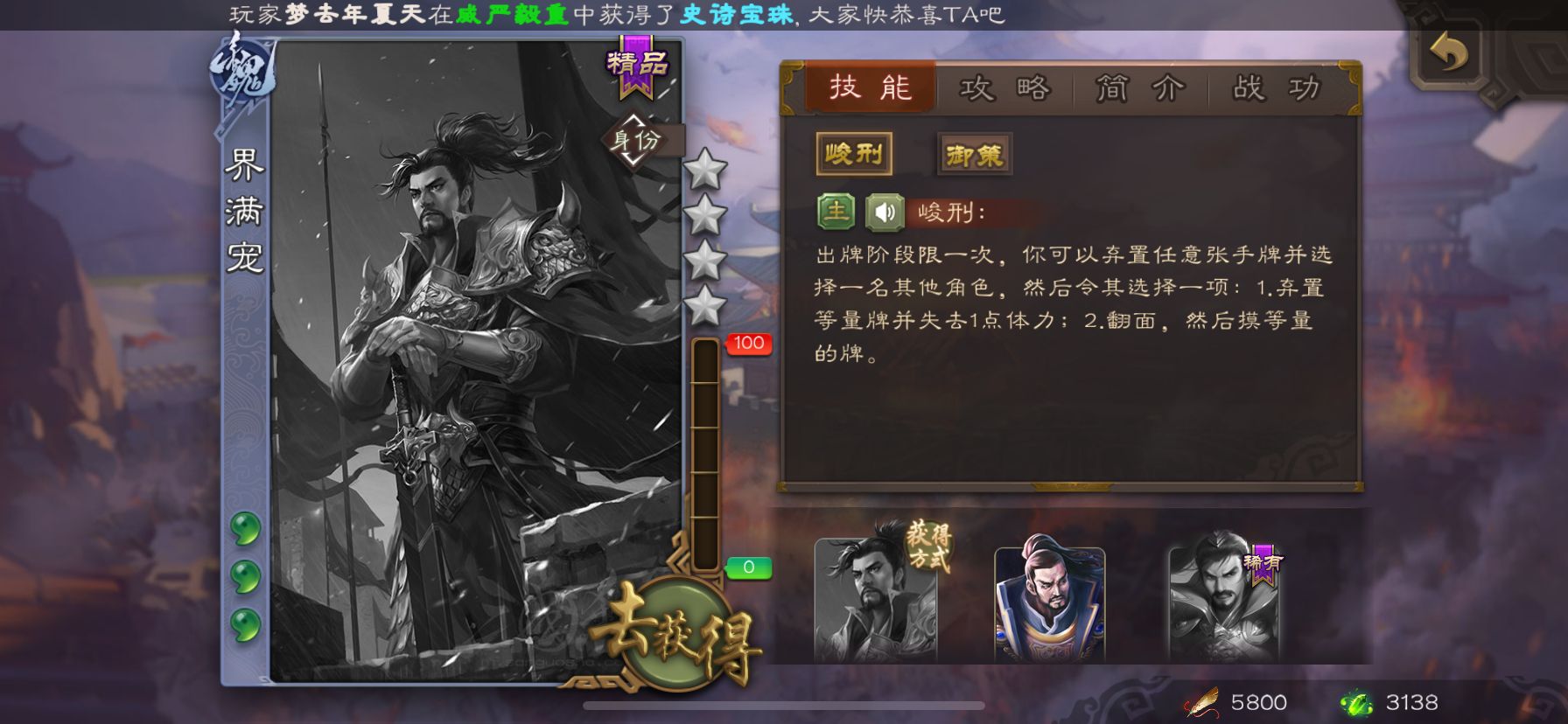The width and height of the screenshot is (1568, 724).
Task: Select the 峻刑 skill button
Action: pos(855,152)
